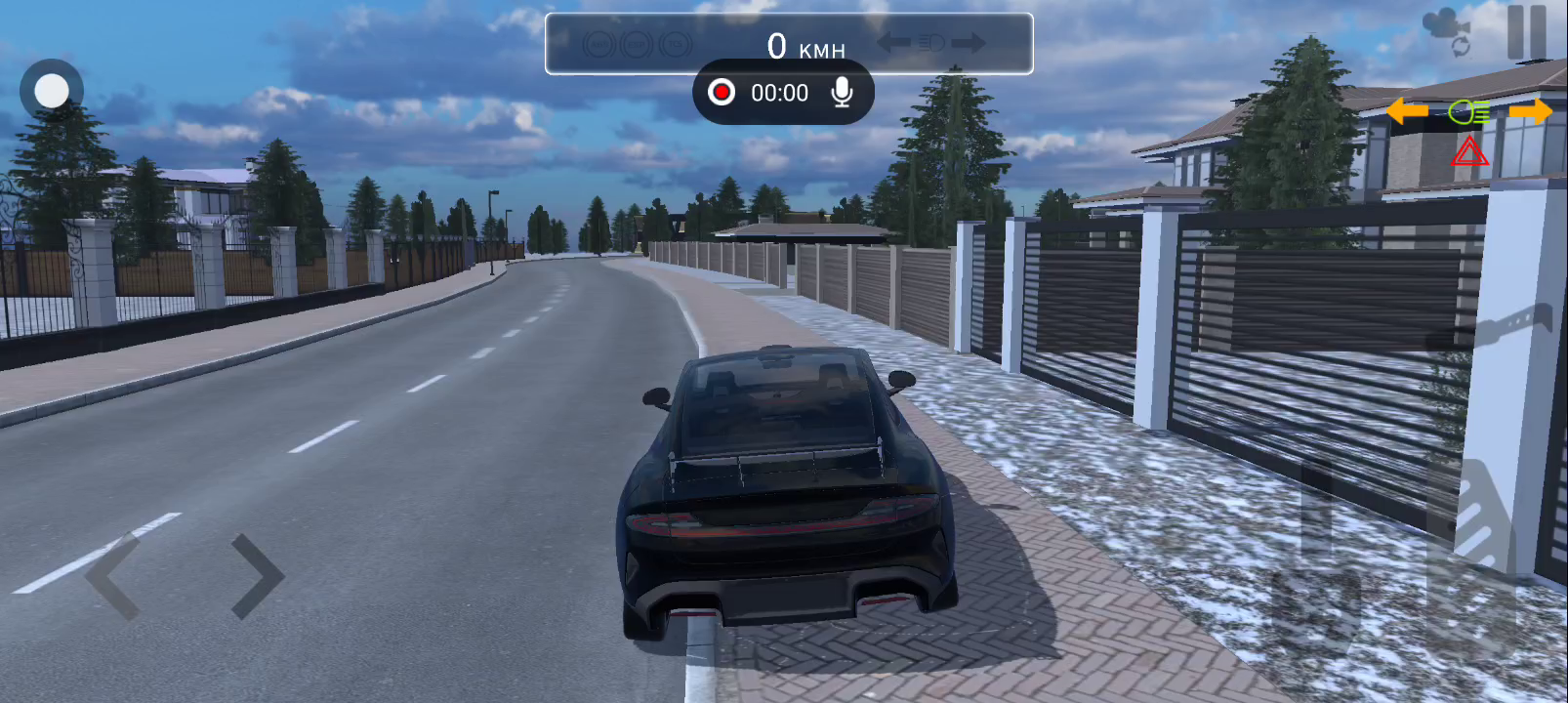Turn on the red hazard lights triangle
This screenshot has width=1568, height=703.
click(x=1468, y=152)
